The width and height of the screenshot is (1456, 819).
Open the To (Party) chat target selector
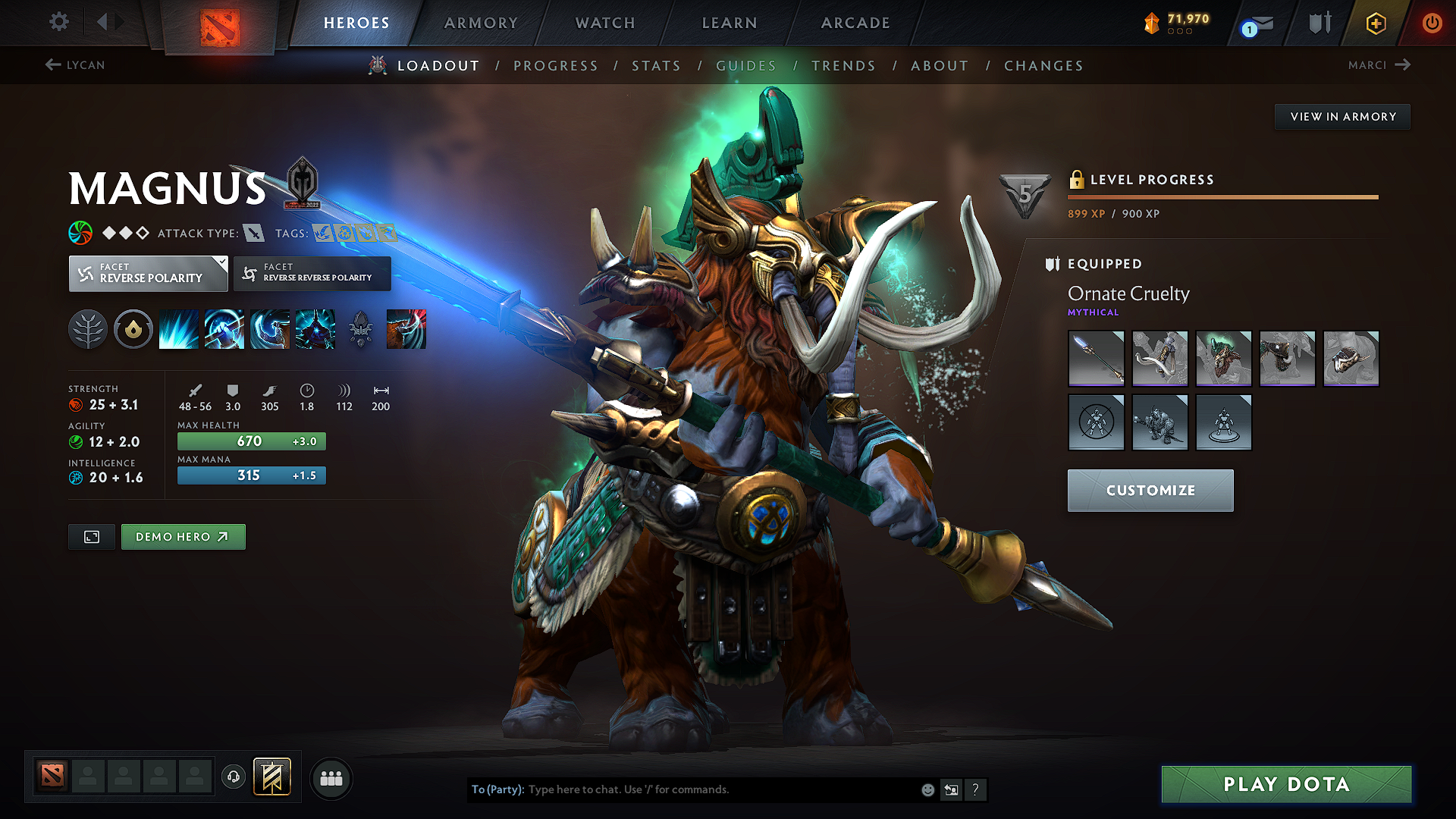click(497, 789)
